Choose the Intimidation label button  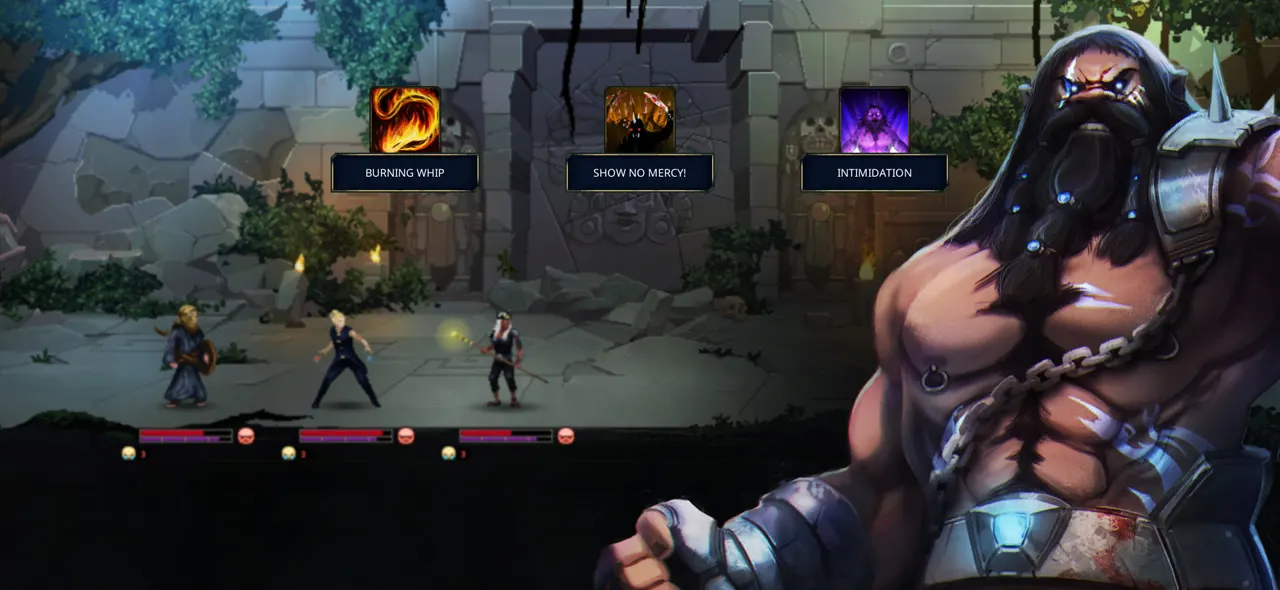point(874,173)
